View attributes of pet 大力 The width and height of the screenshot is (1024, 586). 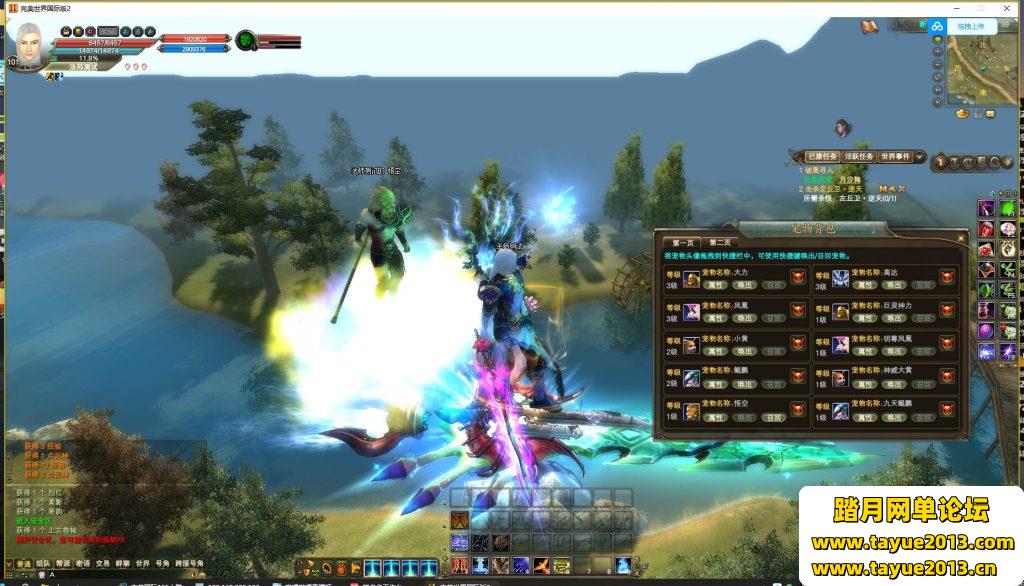[x=716, y=285]
